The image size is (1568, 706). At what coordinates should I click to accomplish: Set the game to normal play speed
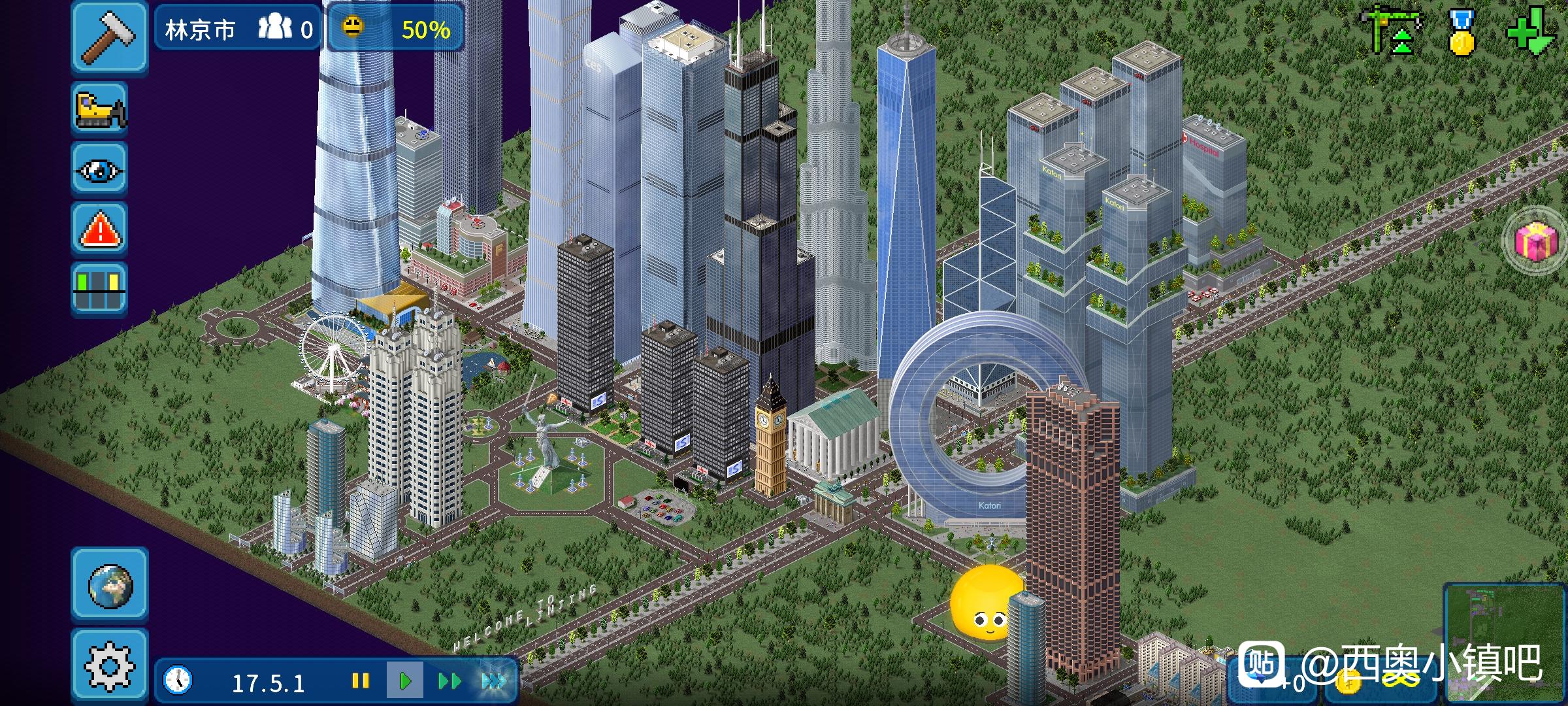point(404,681)
